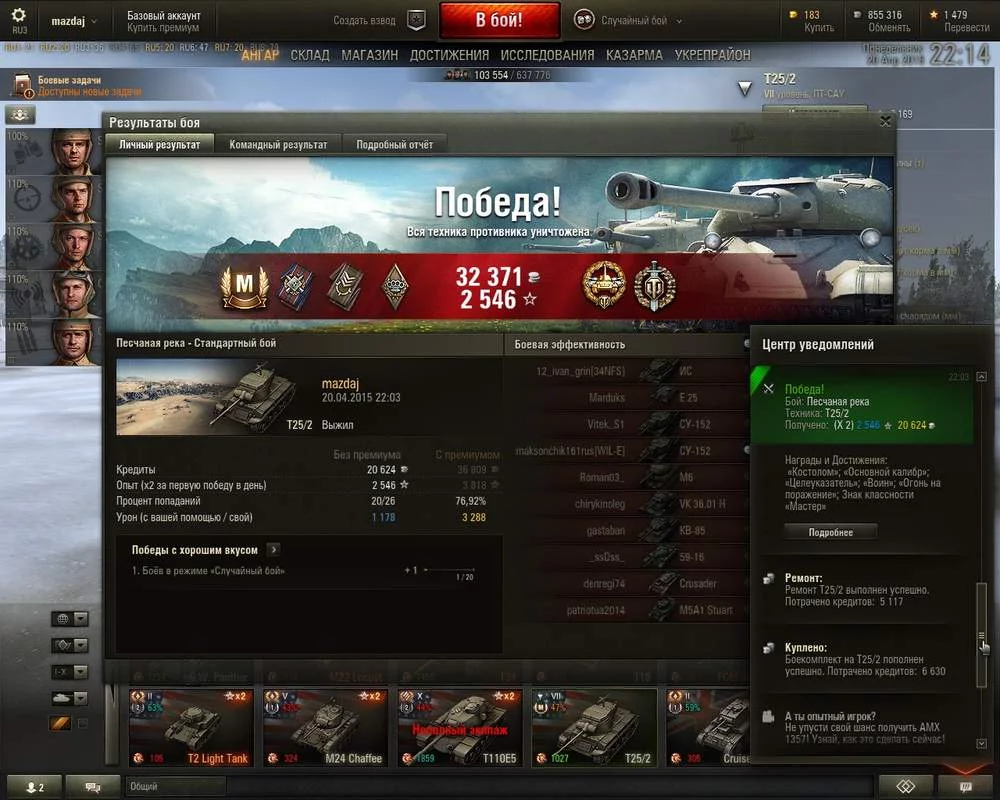
Task: Open the «Магазин» store menu
Action: (x=369, y=55)
